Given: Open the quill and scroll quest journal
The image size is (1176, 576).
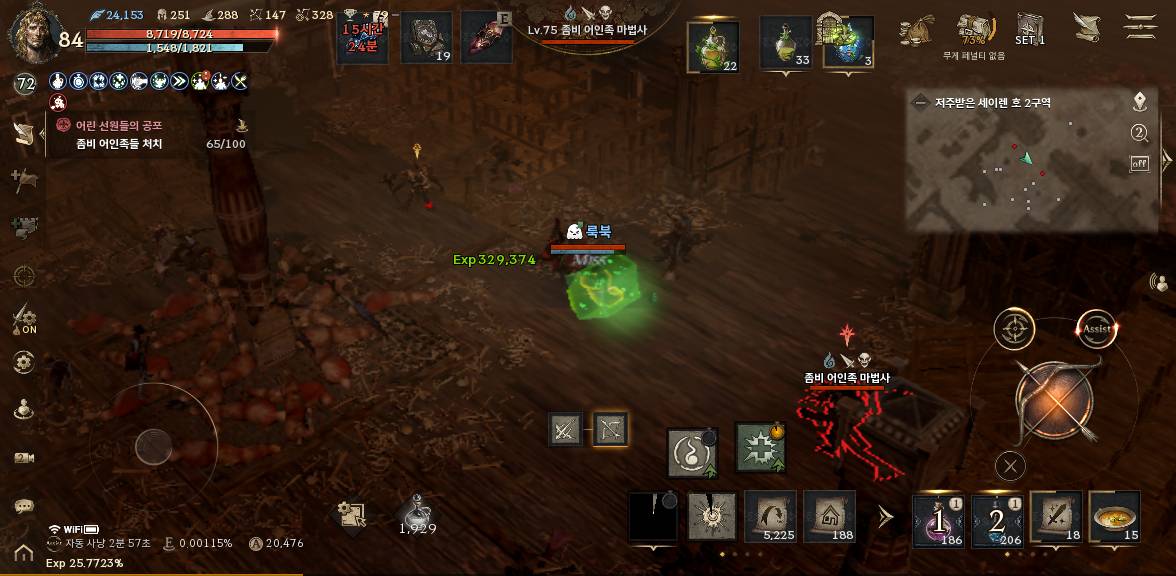Looking at the screenshot, I should 1084,27.
